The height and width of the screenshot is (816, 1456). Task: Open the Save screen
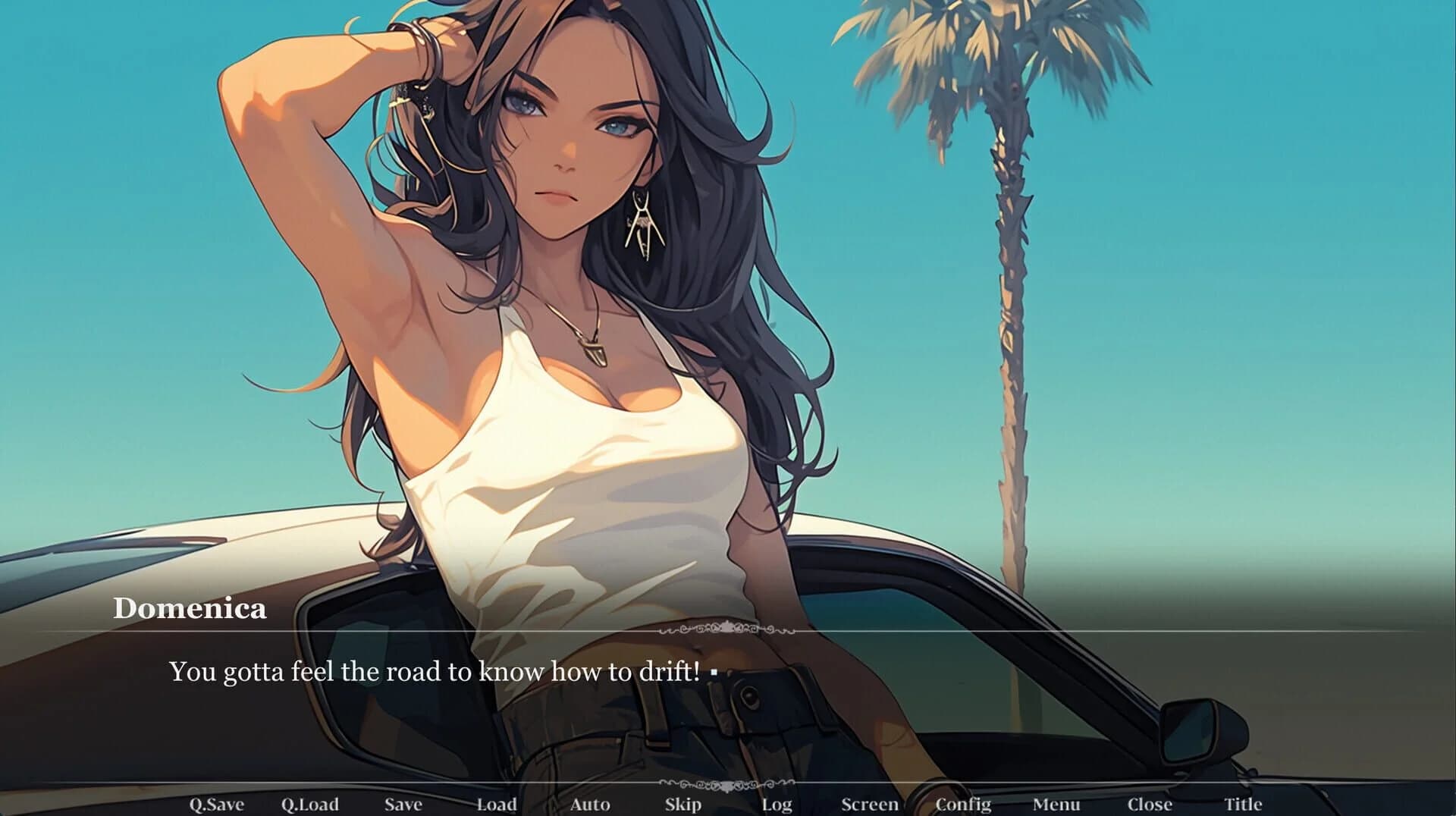[x=403, y=804]
